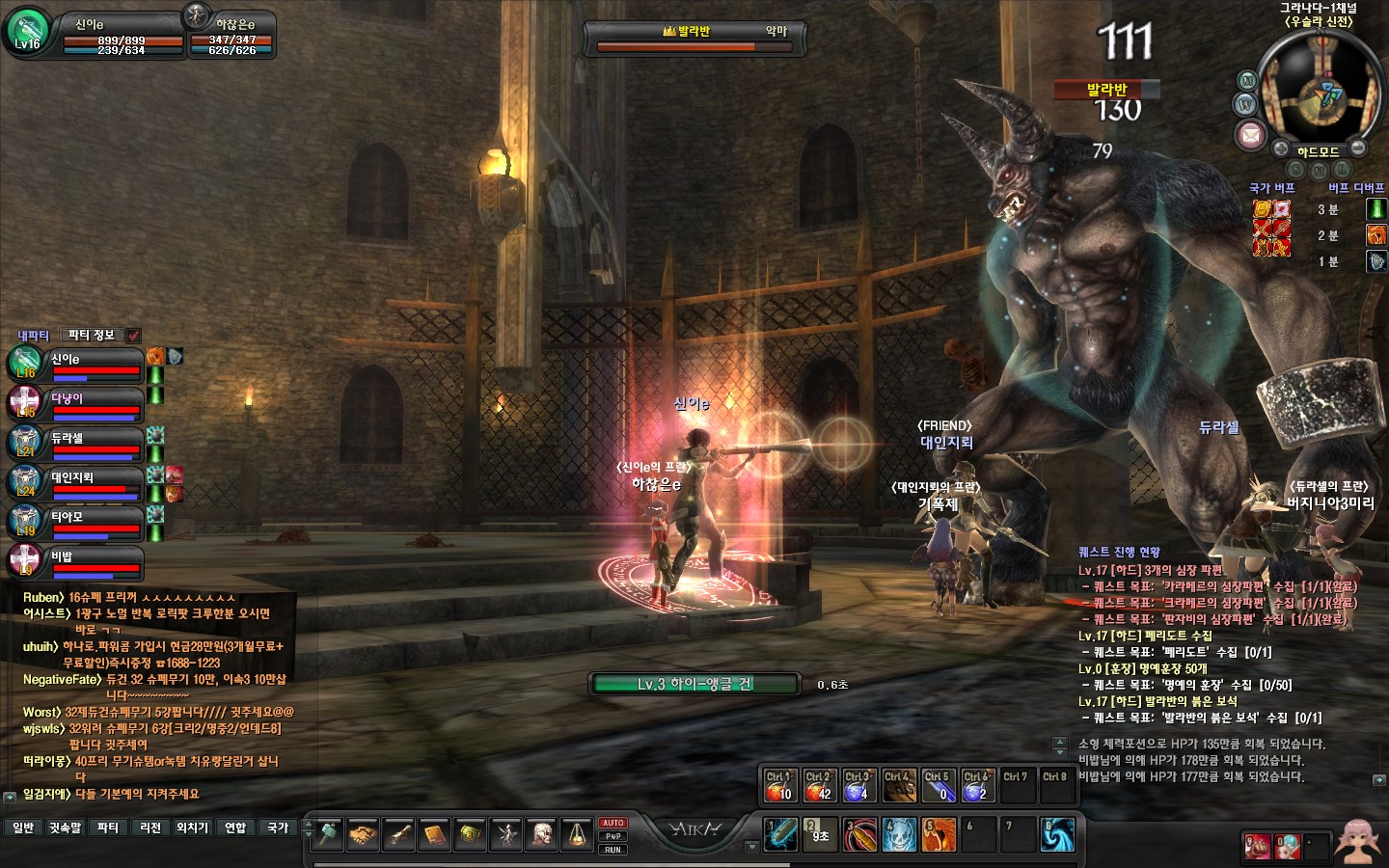
Task: Open the orange book menu icon
Action: [x=435, y=834]
